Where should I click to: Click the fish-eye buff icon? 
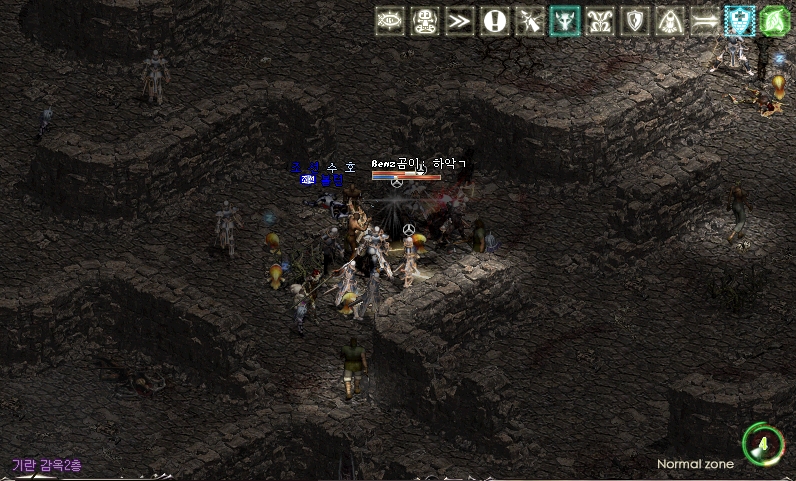(x=390, y=21)
